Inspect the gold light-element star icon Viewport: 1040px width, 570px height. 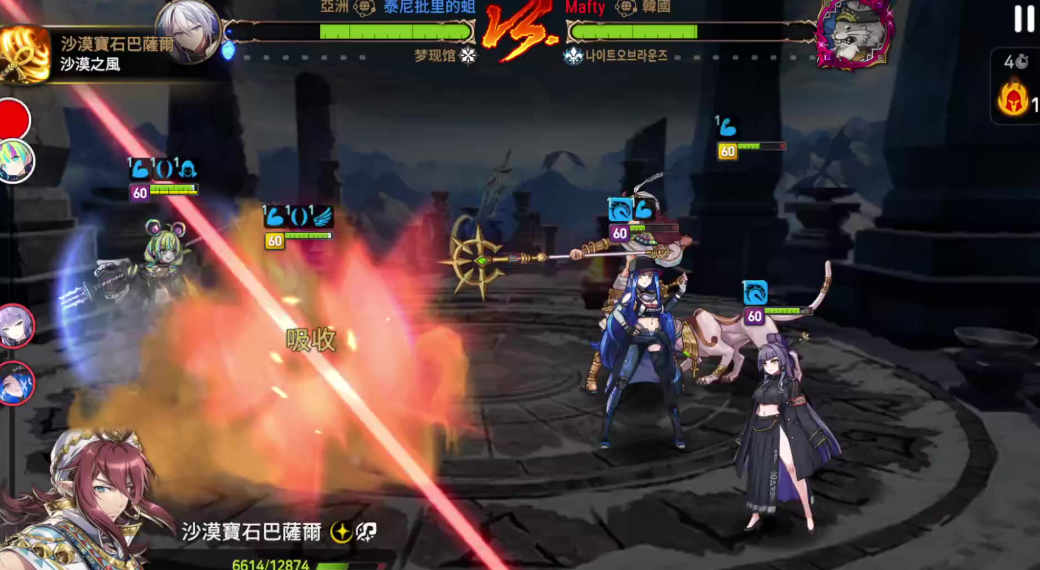[341, 532]
